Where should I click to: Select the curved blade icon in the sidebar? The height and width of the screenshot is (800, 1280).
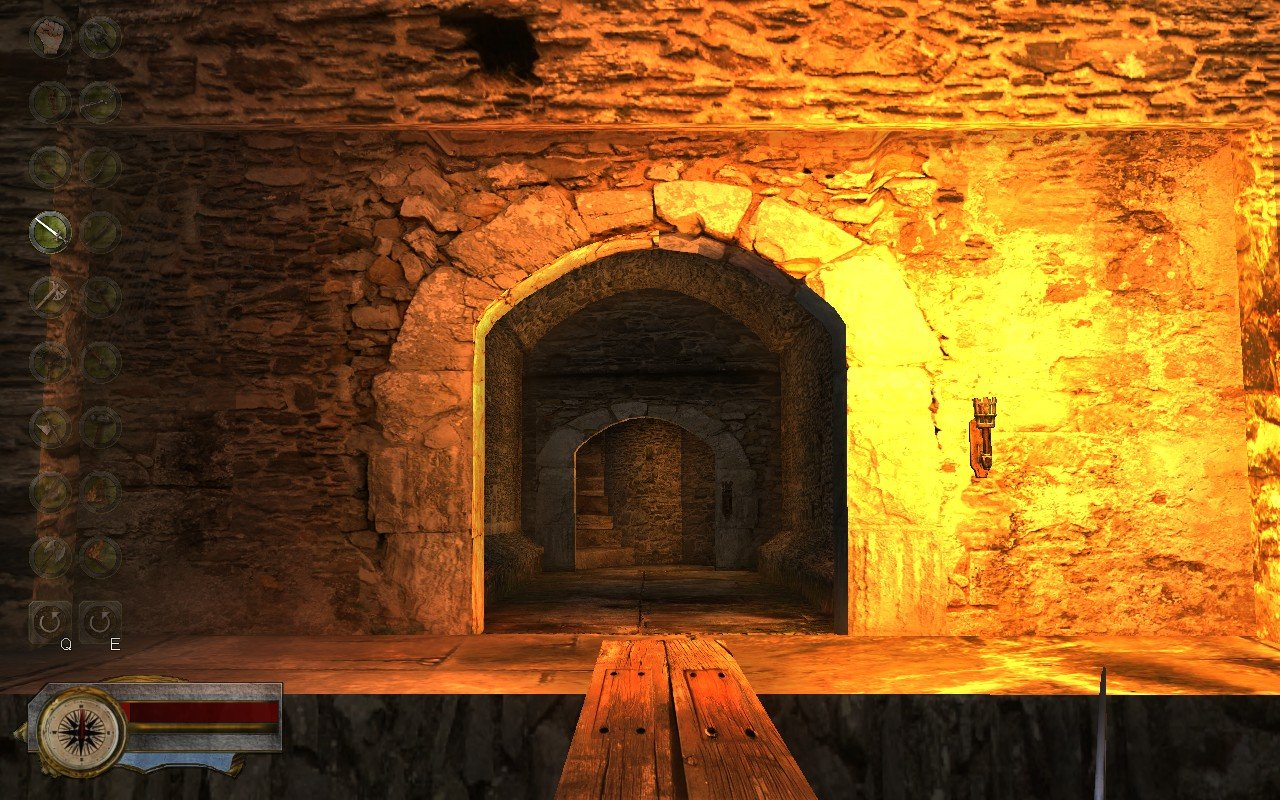click(100, 165)
